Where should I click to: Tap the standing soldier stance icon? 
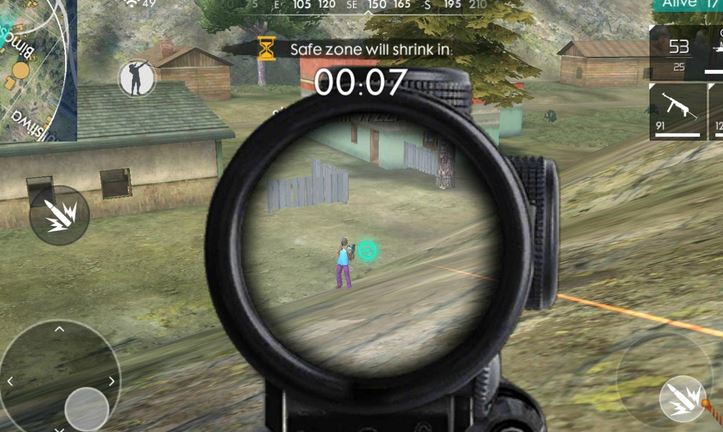click(136, 78)
